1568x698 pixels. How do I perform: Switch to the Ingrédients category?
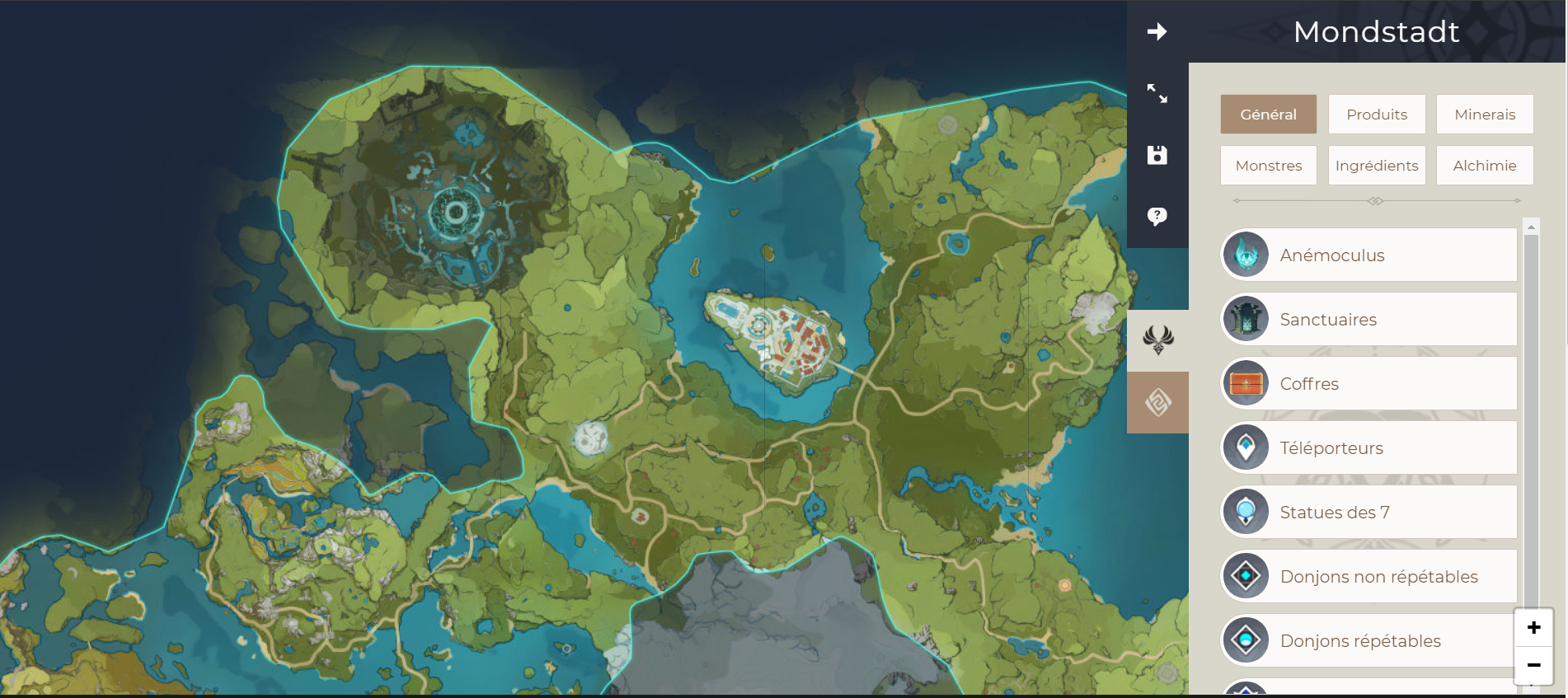tap(1377, 165)
